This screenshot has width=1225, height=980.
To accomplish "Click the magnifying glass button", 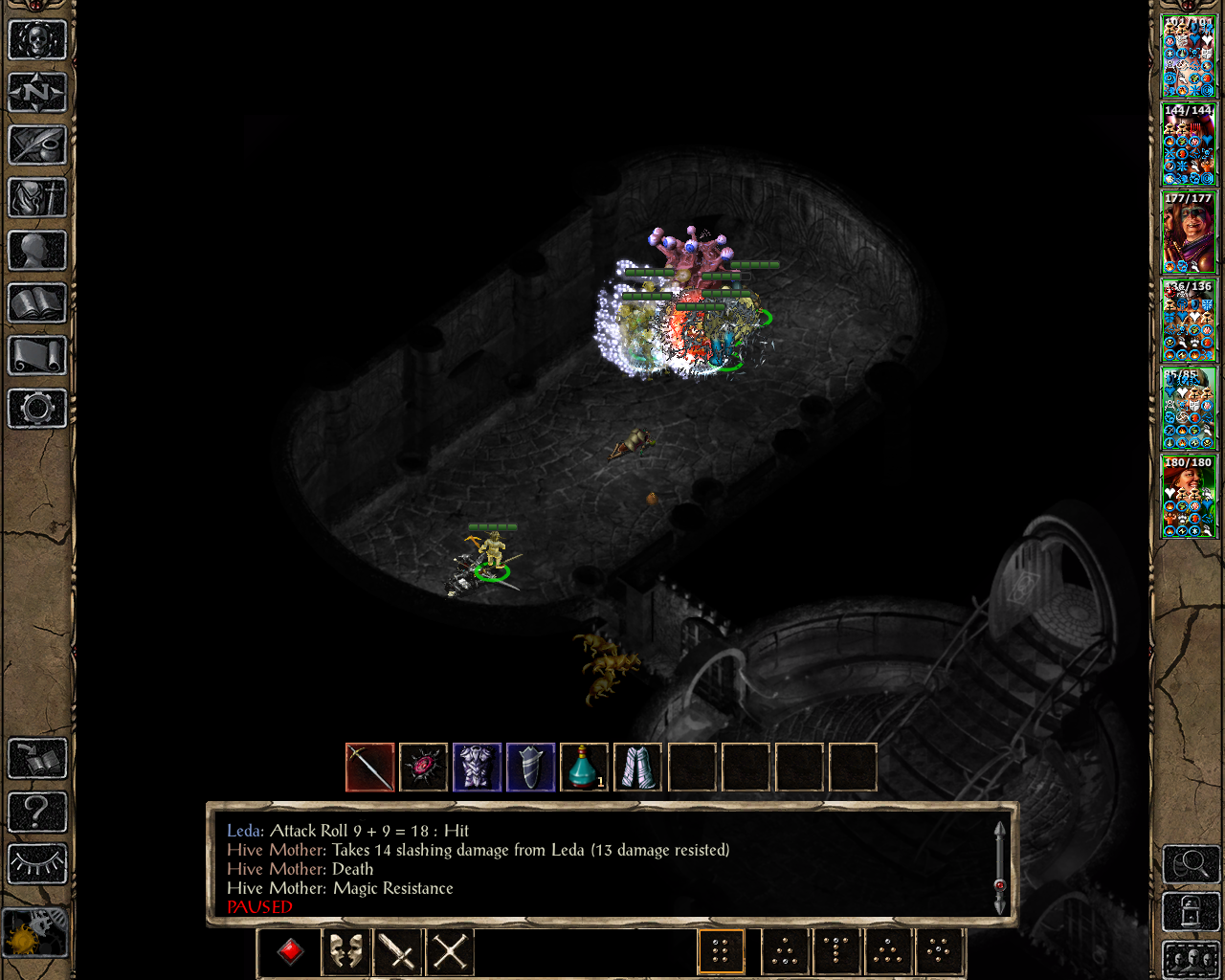I will (x=1191, y=864).
